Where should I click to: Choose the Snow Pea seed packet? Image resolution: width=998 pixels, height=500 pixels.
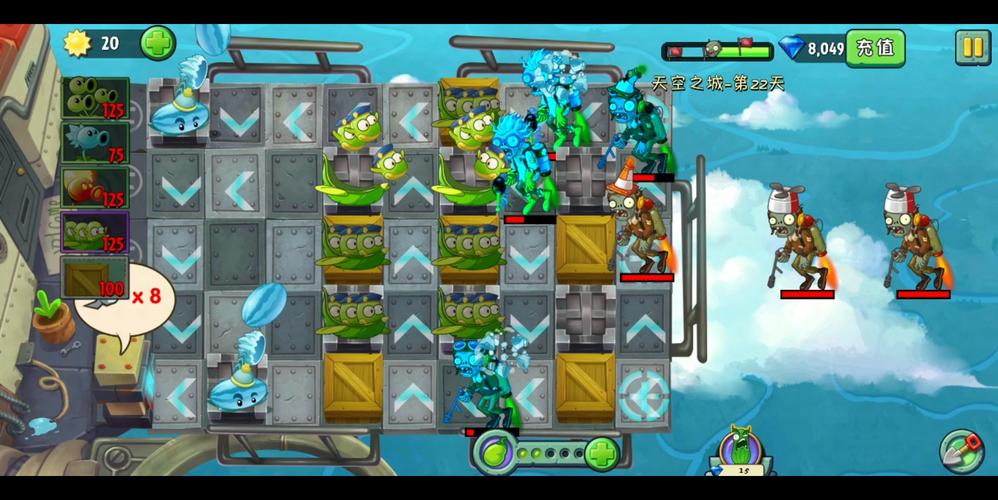tap(95, 143)
